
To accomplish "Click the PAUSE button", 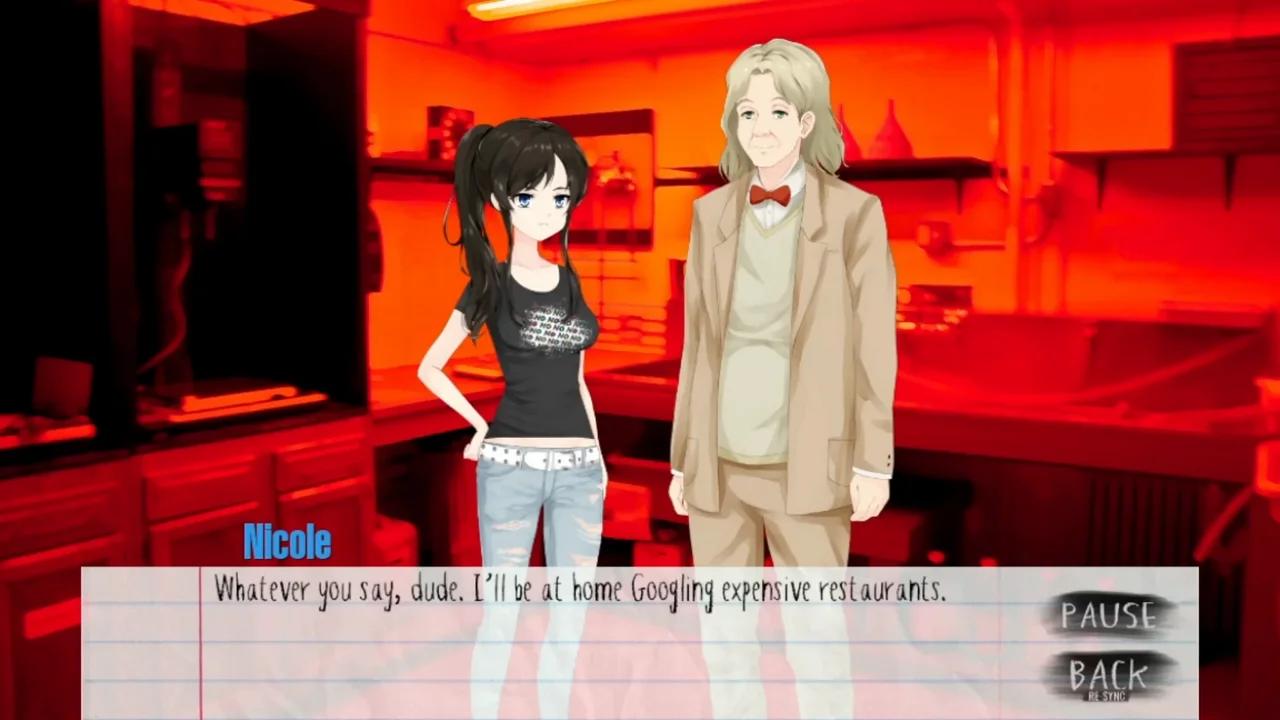I will click(1110, 616).
